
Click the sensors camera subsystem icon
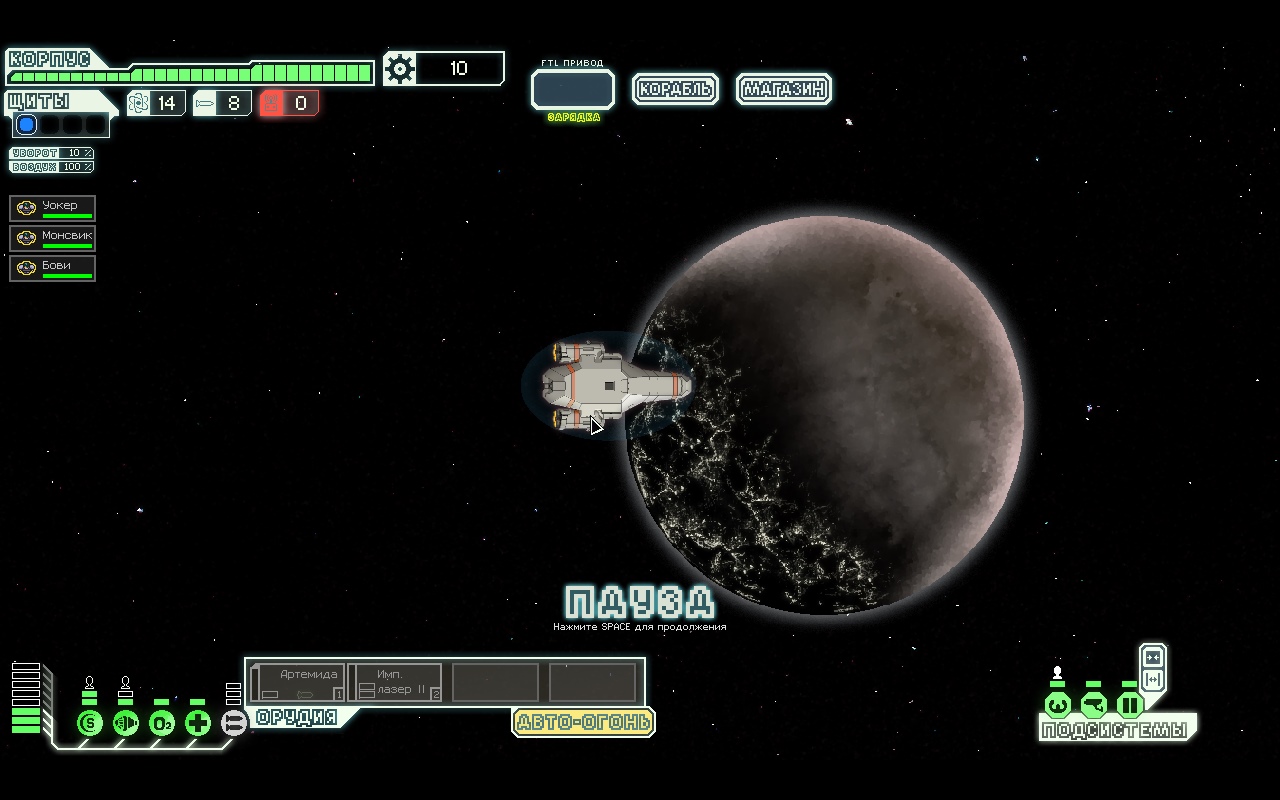[1093, 705]
